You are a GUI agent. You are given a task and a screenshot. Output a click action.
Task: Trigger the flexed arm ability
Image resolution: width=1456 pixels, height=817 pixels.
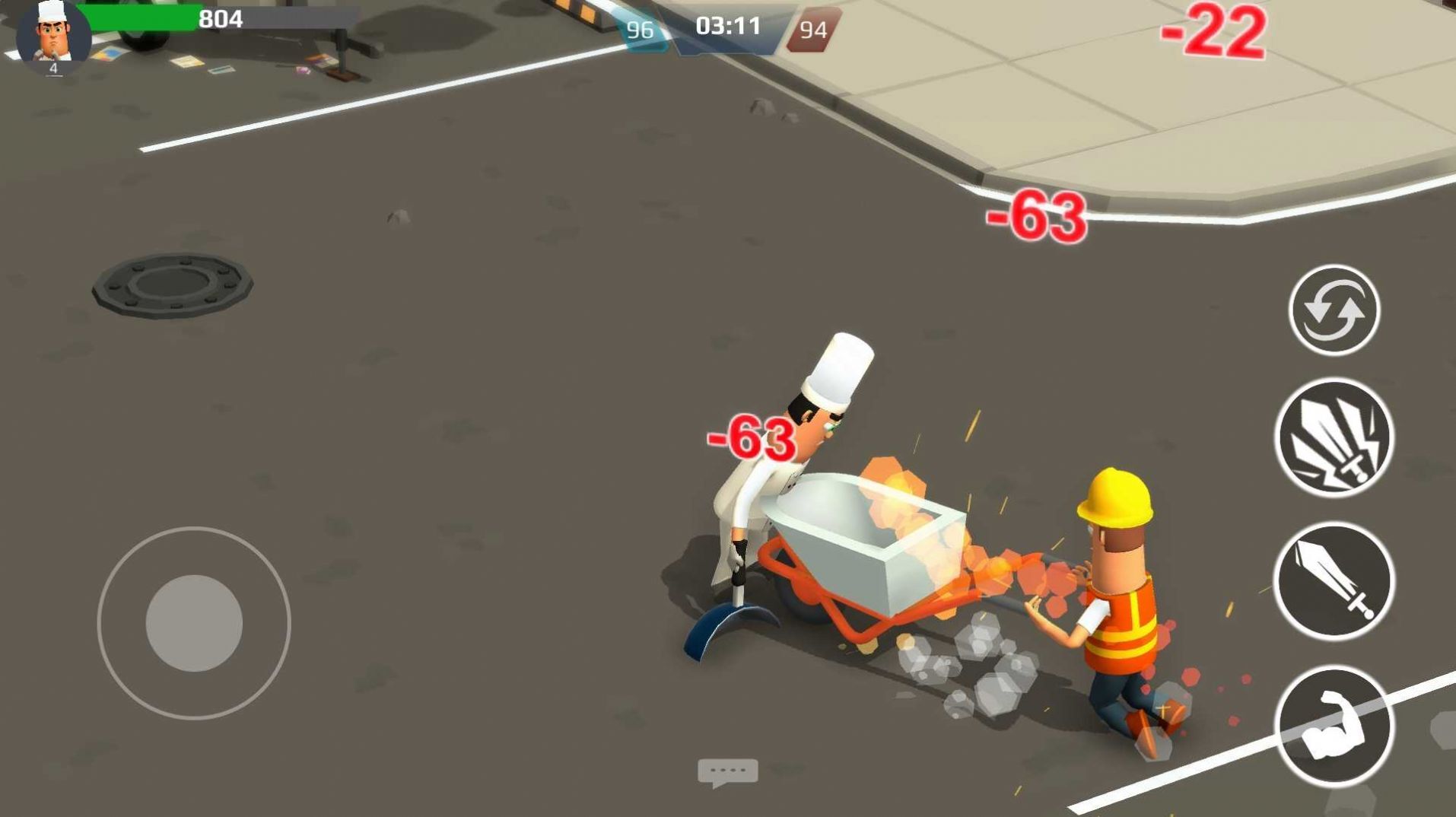(1334, 725)
